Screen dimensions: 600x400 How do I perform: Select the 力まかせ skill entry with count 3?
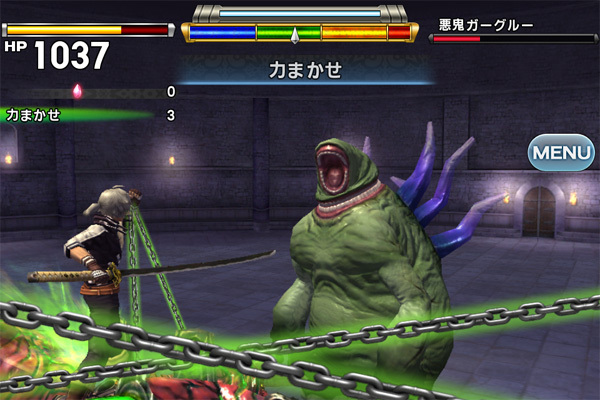[x=88, y=115]
